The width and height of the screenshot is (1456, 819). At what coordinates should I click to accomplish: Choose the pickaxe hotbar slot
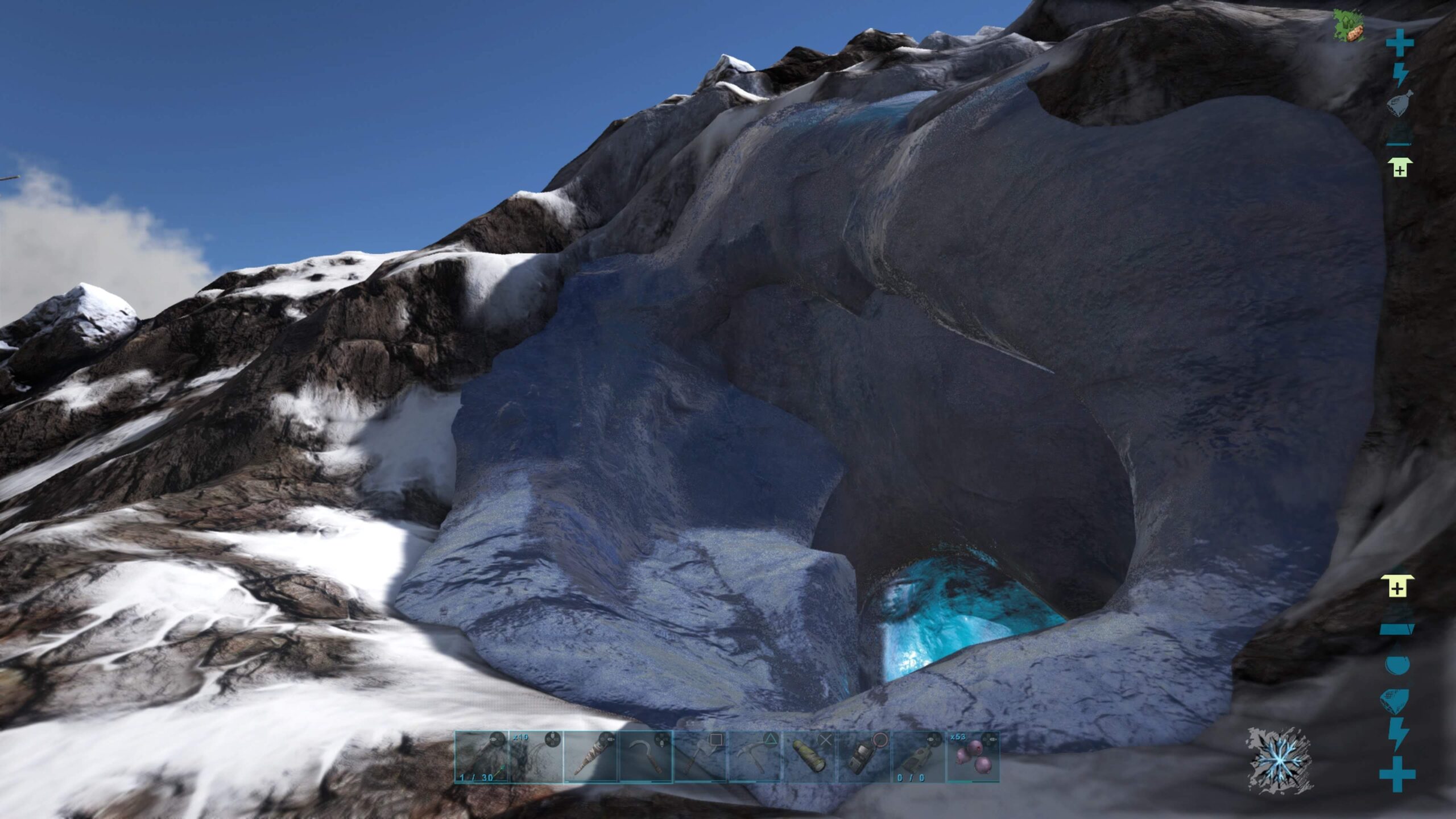[754, 756]
